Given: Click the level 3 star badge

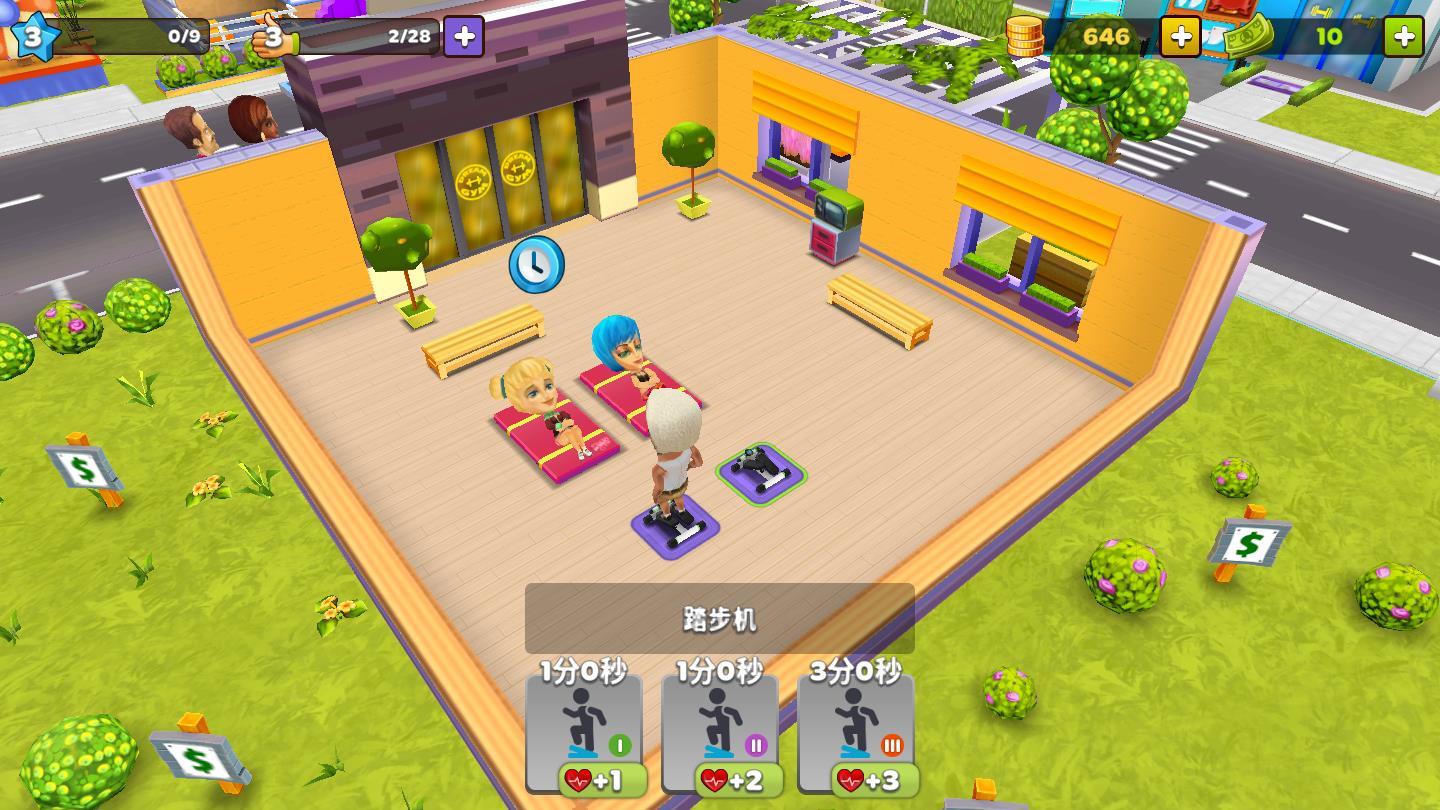Looking at the screenshot, I should (36, 36).
